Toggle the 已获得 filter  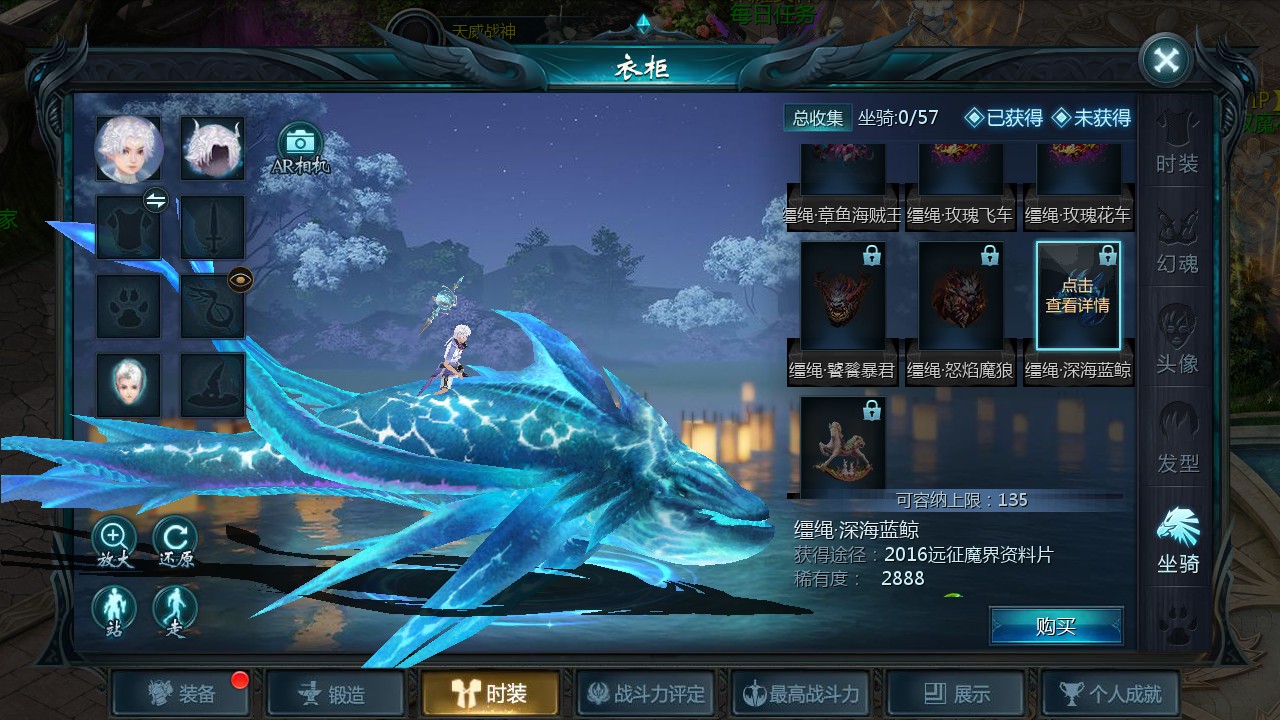[1003, 118]
